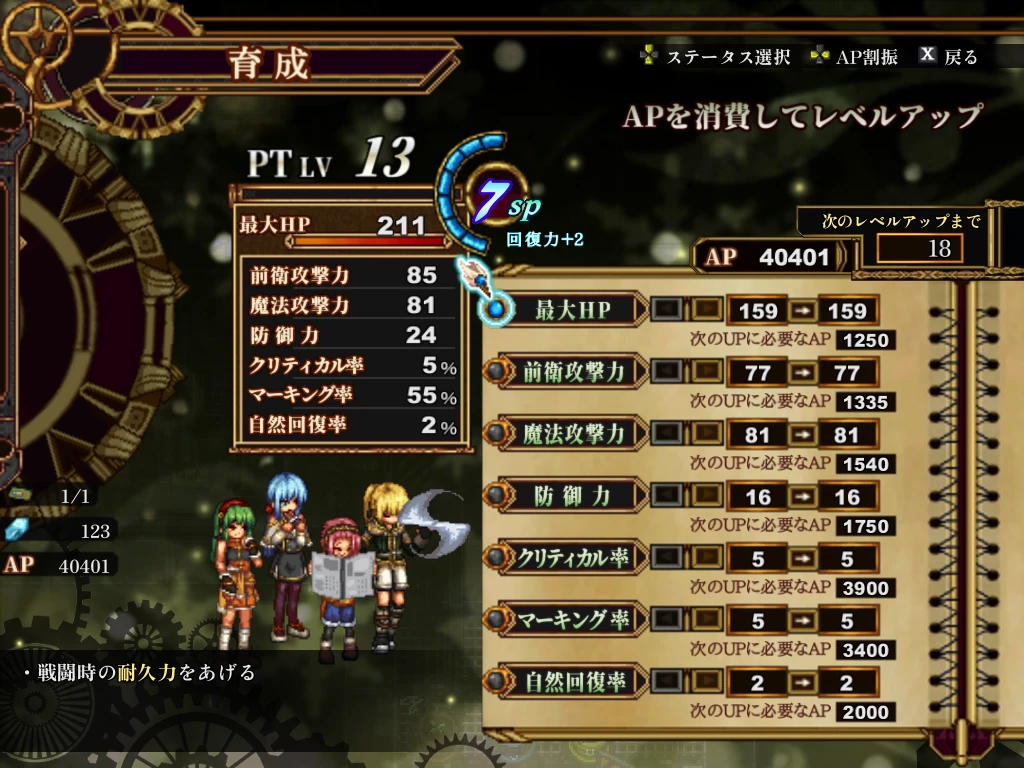
Task: Decrease 自然回復率 with its left arrow
Action: [667, 682]
